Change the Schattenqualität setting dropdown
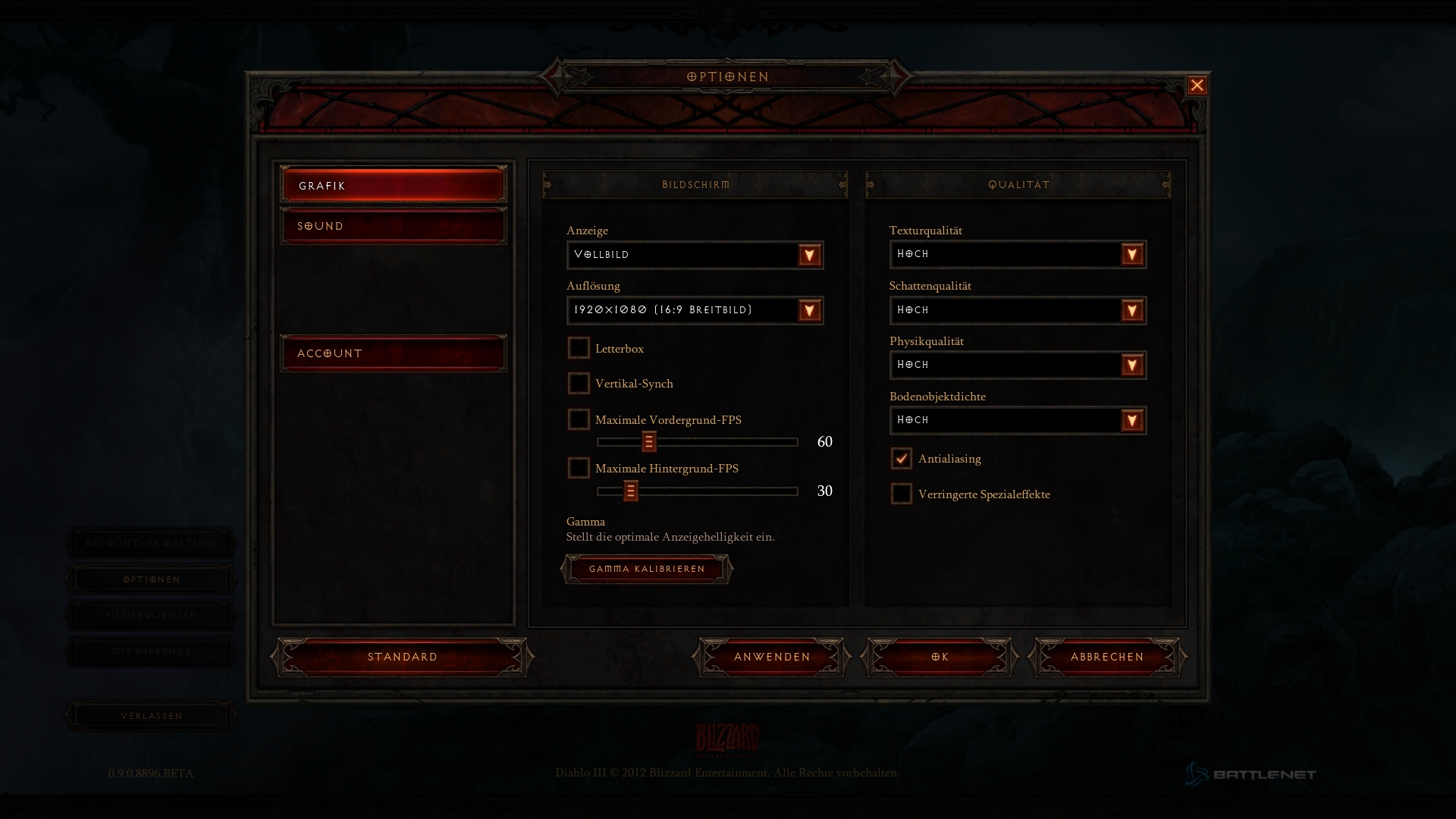This screenshot has width=1456, height=819. (1131, 310)
